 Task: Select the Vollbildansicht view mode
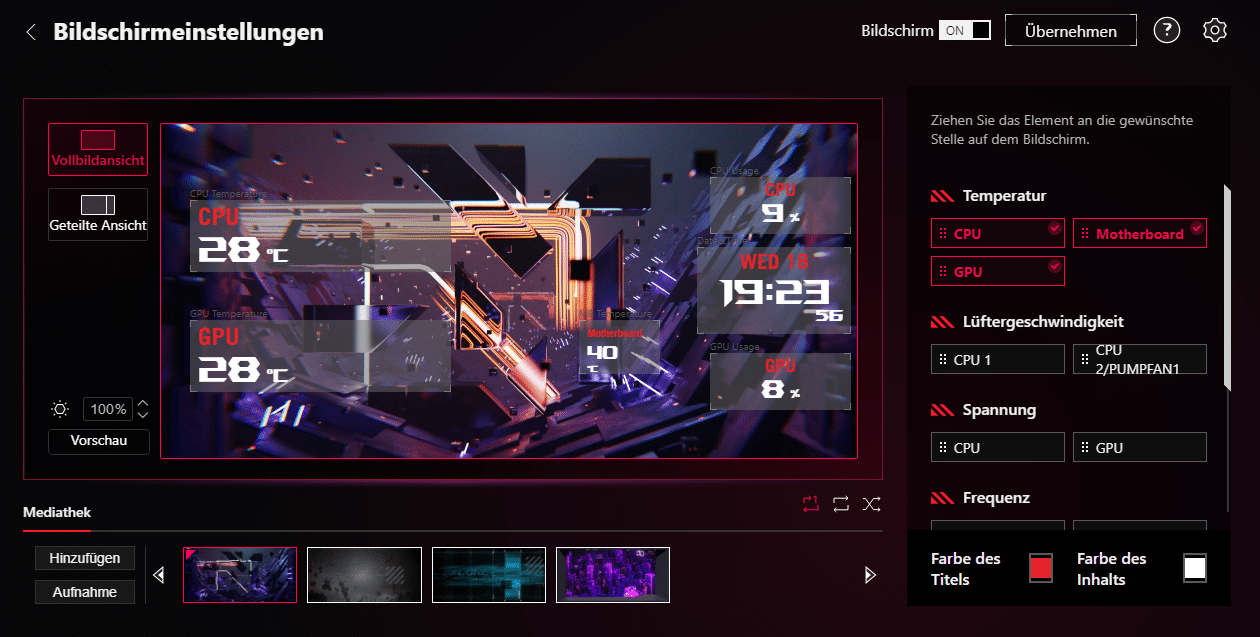pyautogui.click(x=98, y=149)
